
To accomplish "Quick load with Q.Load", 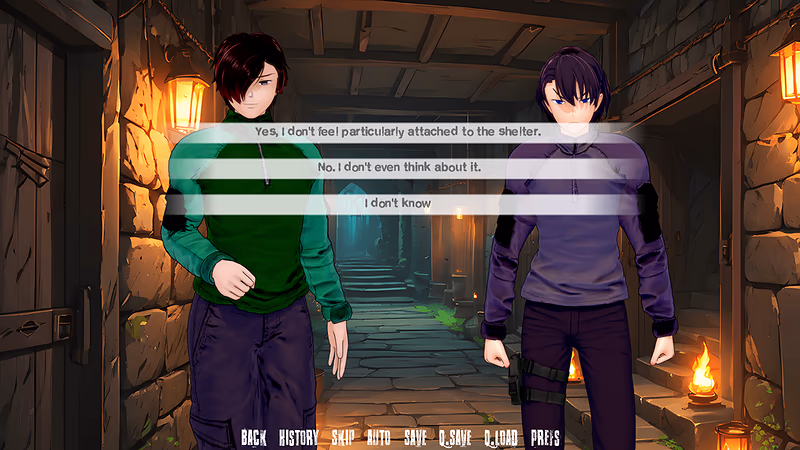I will pyautogui.click(x=501, y=437).
